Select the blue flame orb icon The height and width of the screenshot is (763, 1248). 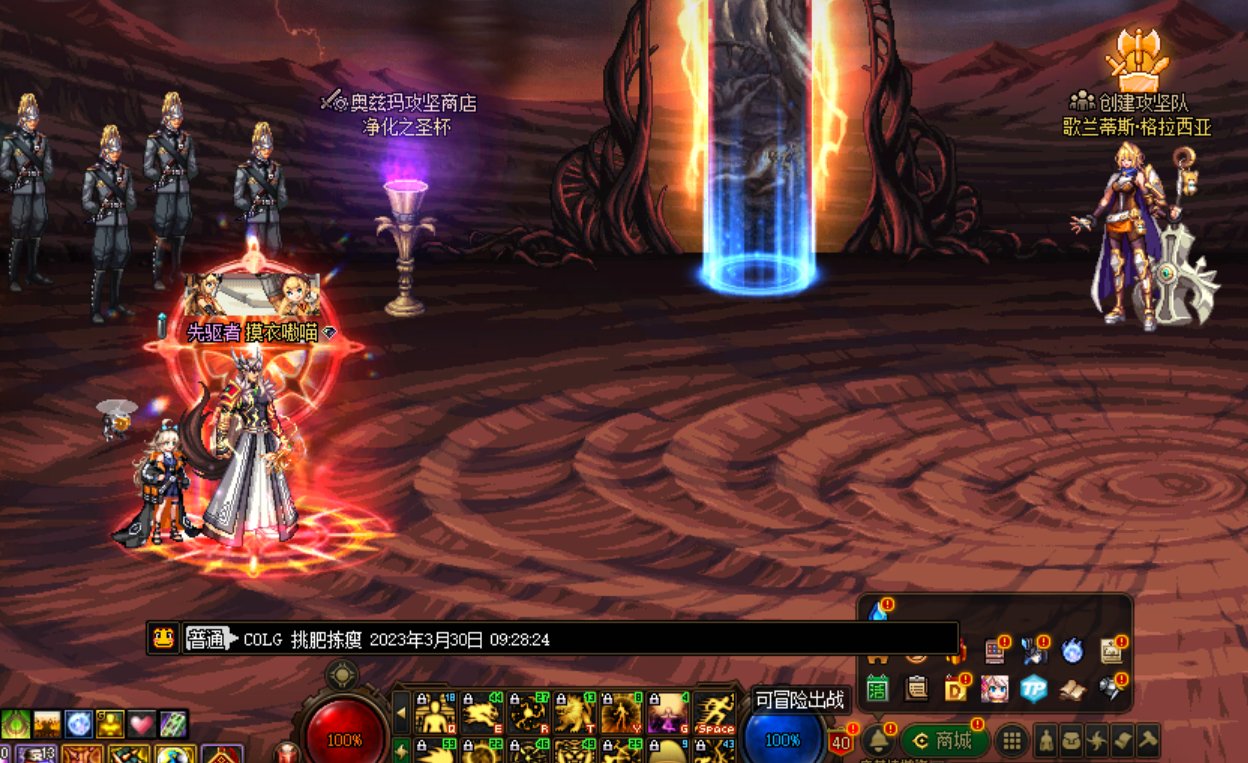(1072, 652)
